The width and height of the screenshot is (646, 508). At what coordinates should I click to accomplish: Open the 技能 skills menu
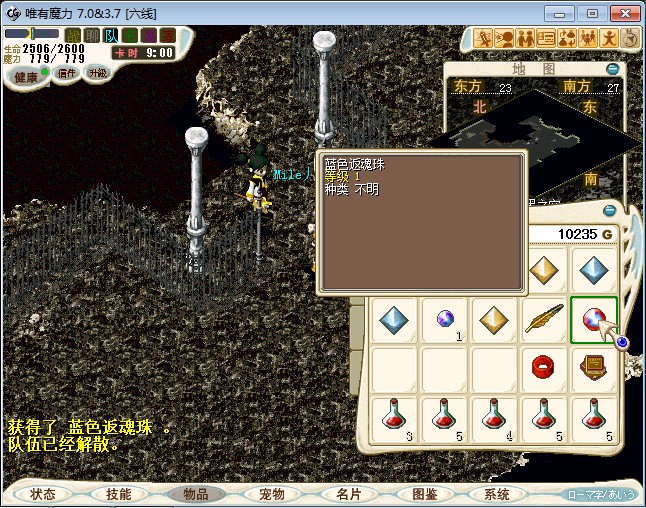coord(119,494)
